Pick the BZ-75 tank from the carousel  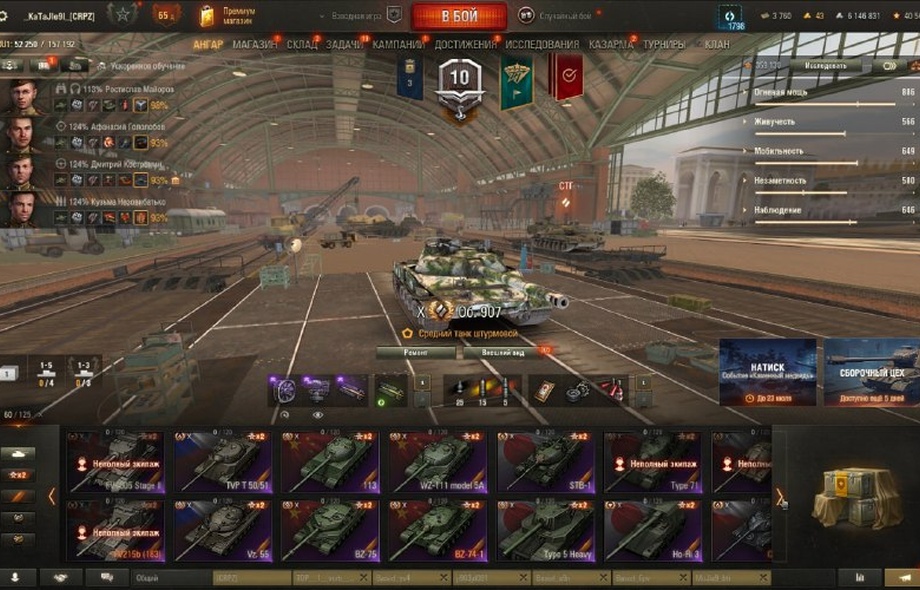tap(329, 530)
